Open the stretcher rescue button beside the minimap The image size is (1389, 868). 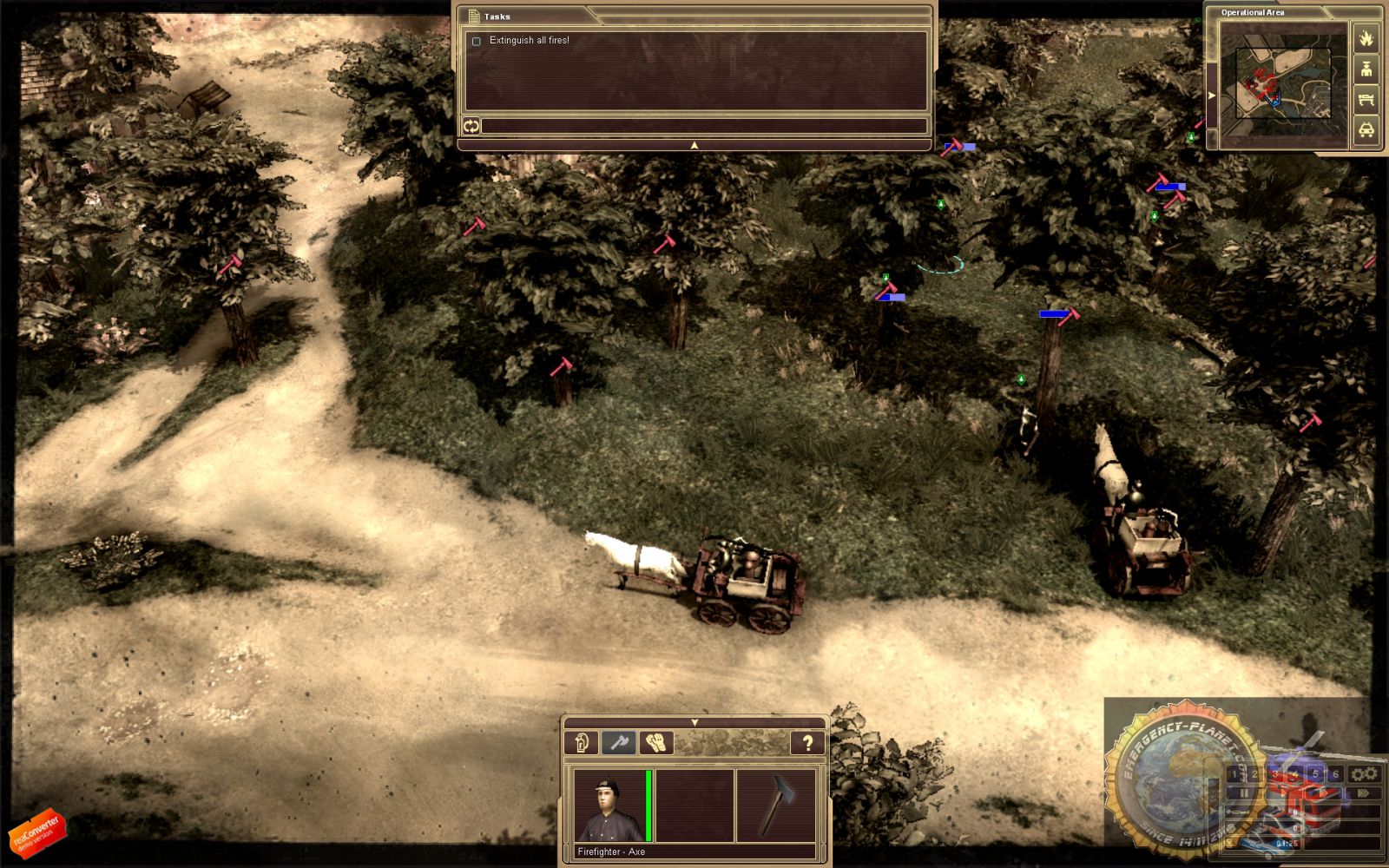tap(1366, 100)
